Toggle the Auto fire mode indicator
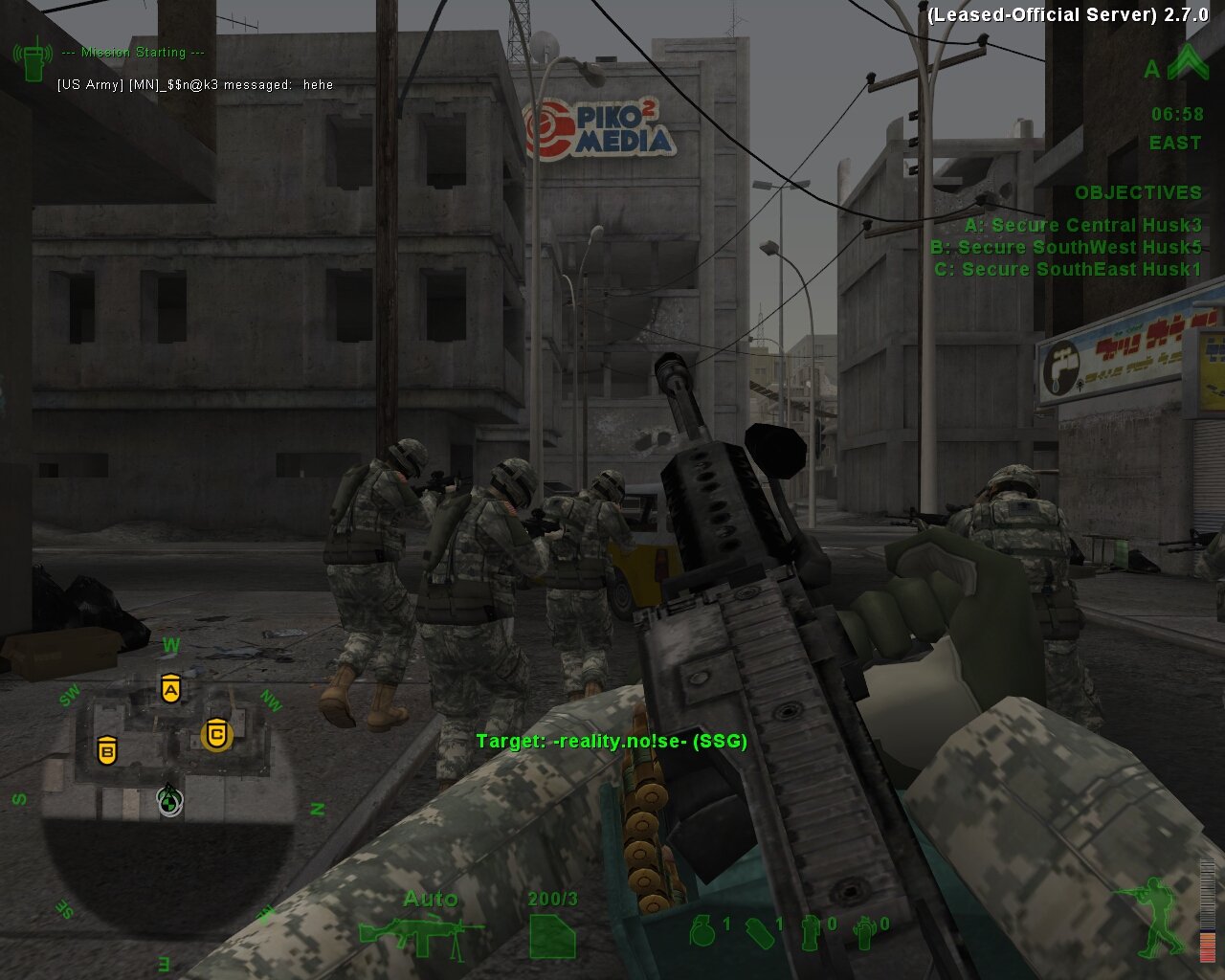The image size is (1225, 980). [433, 900]
